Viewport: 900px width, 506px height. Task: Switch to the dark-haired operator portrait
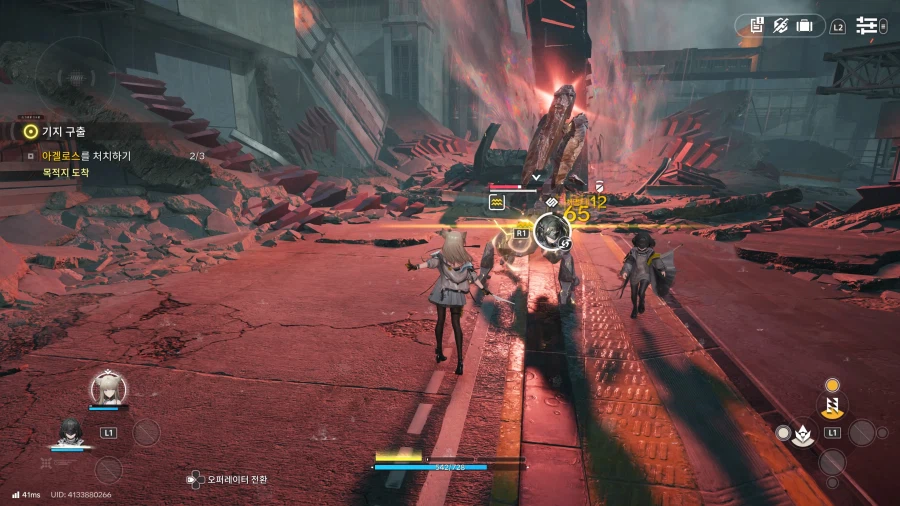[x=68, y=431]
